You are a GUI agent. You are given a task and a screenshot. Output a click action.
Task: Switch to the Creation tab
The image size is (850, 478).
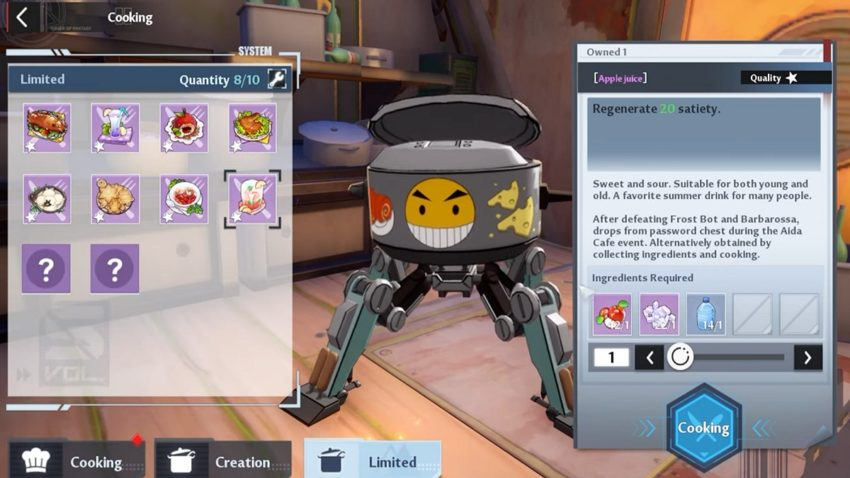tap(224, 461)
